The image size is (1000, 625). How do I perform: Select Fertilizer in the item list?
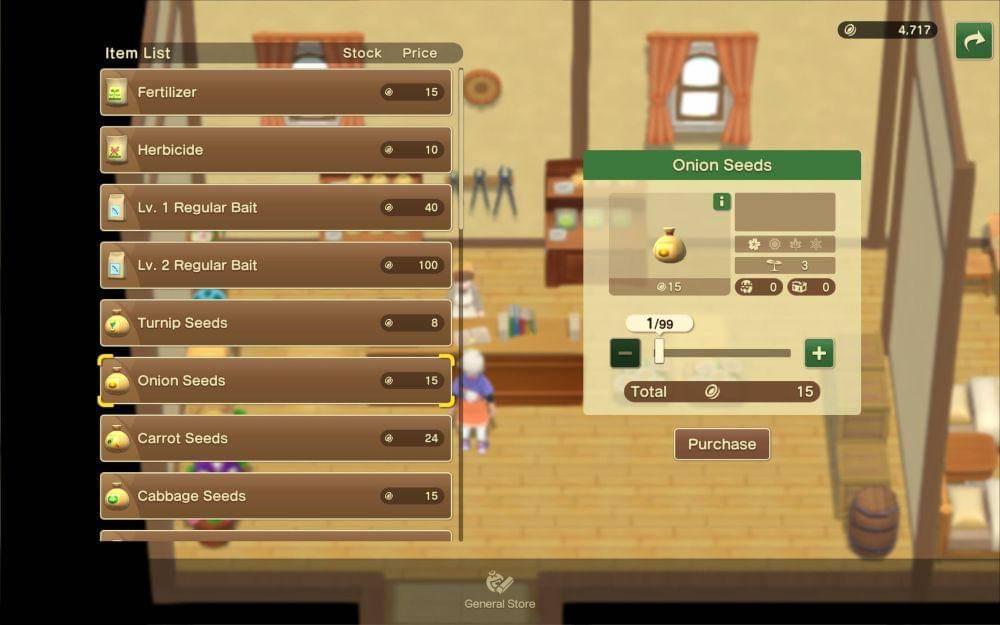pyautogui.click(x=275, y=92)
